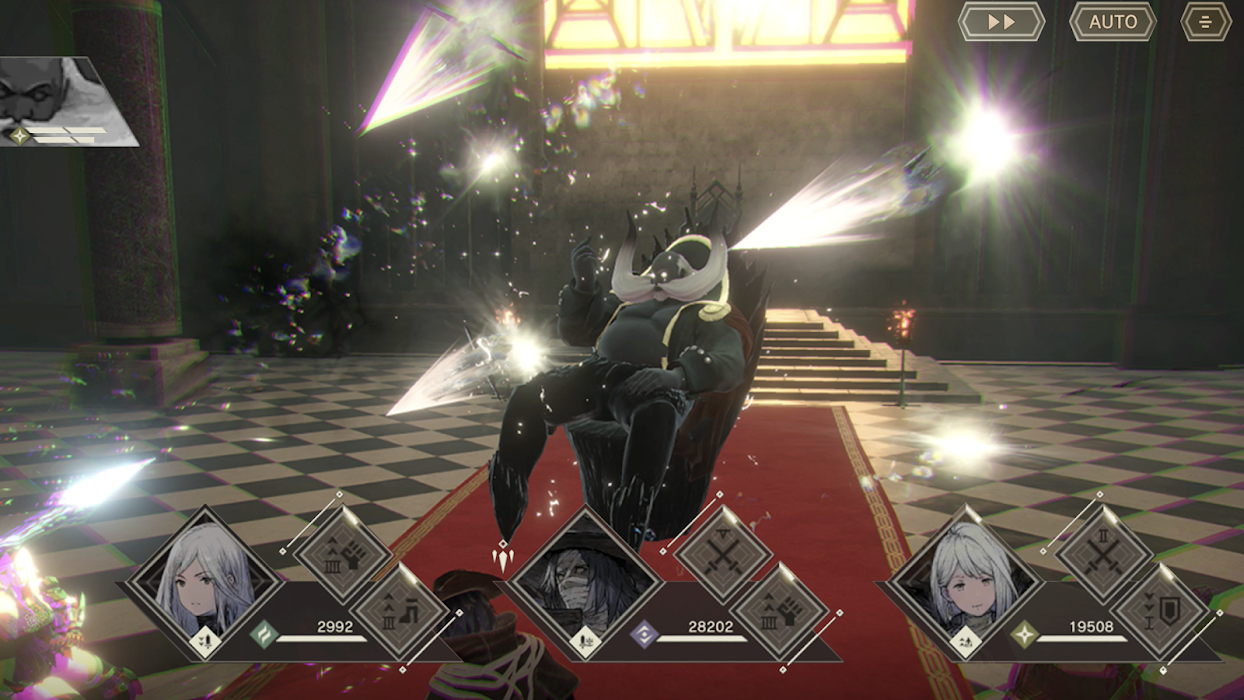
Task: Use the boot skill of the 2992 HP character
Action: pos(399,611)
